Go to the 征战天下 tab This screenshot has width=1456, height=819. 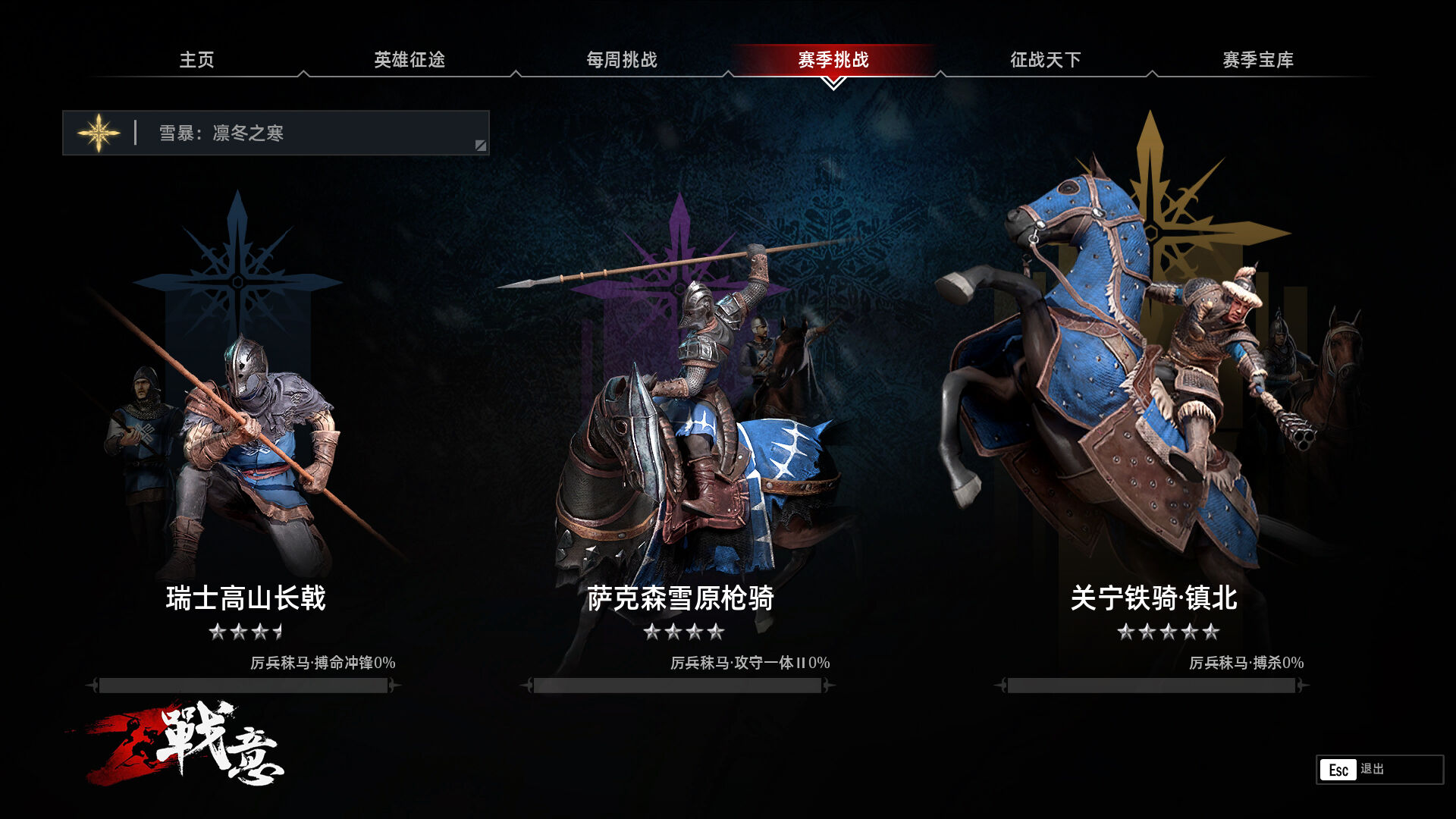[x=1046, y=60]
